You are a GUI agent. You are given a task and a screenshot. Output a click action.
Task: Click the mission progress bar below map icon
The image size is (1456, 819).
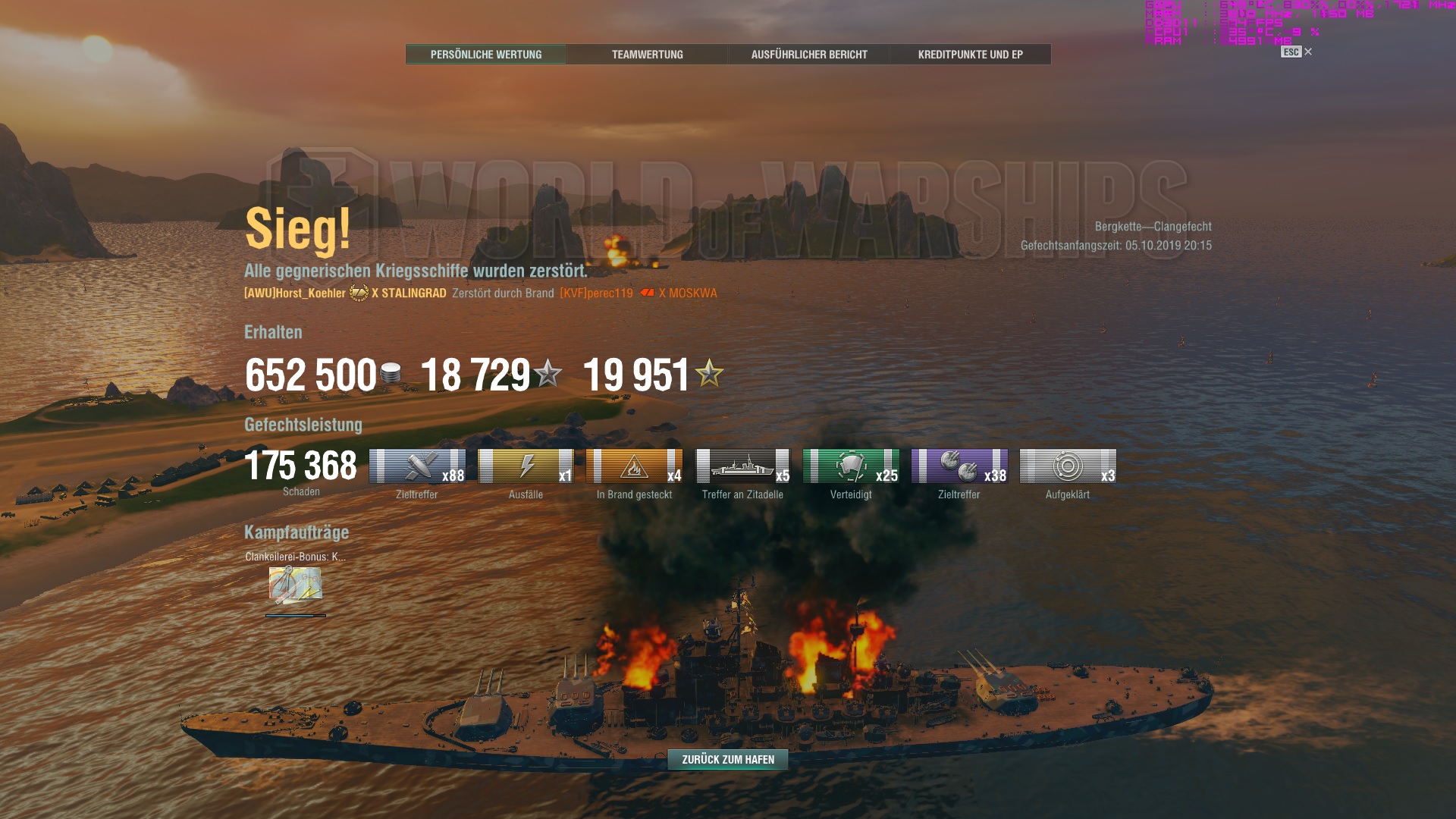point(294,614)
